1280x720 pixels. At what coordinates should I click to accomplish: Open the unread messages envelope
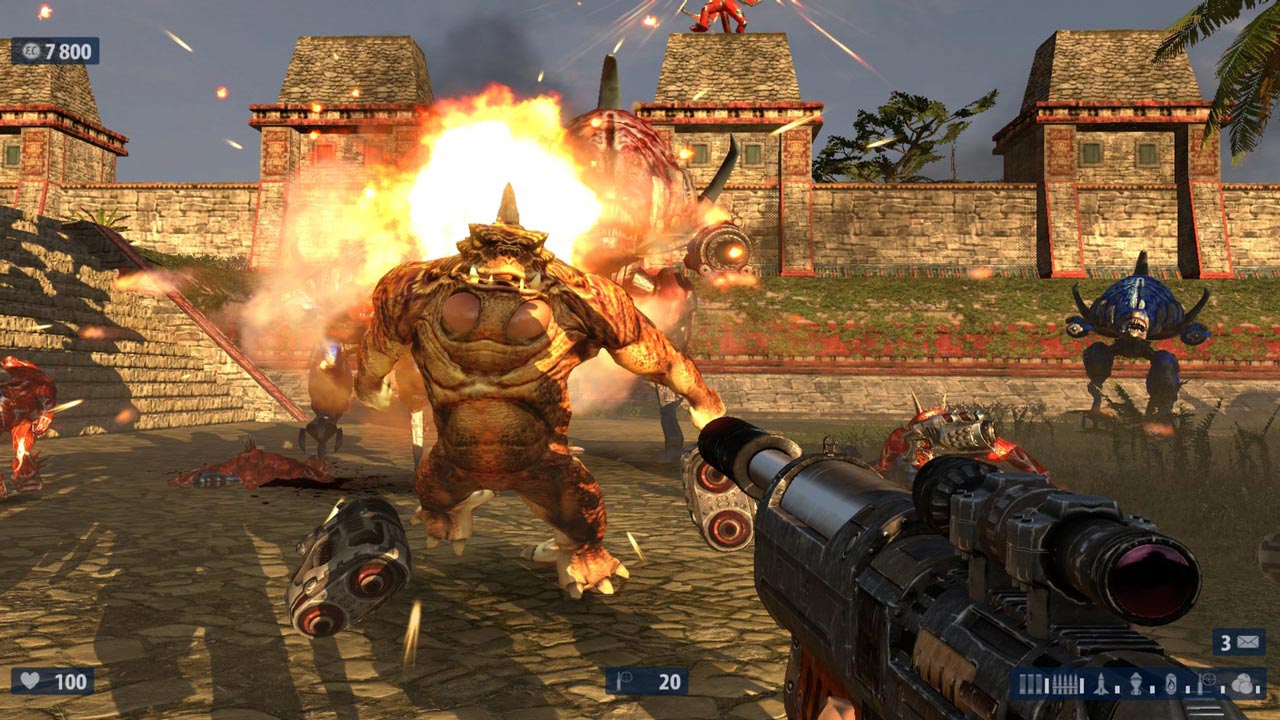[1250, 642]
